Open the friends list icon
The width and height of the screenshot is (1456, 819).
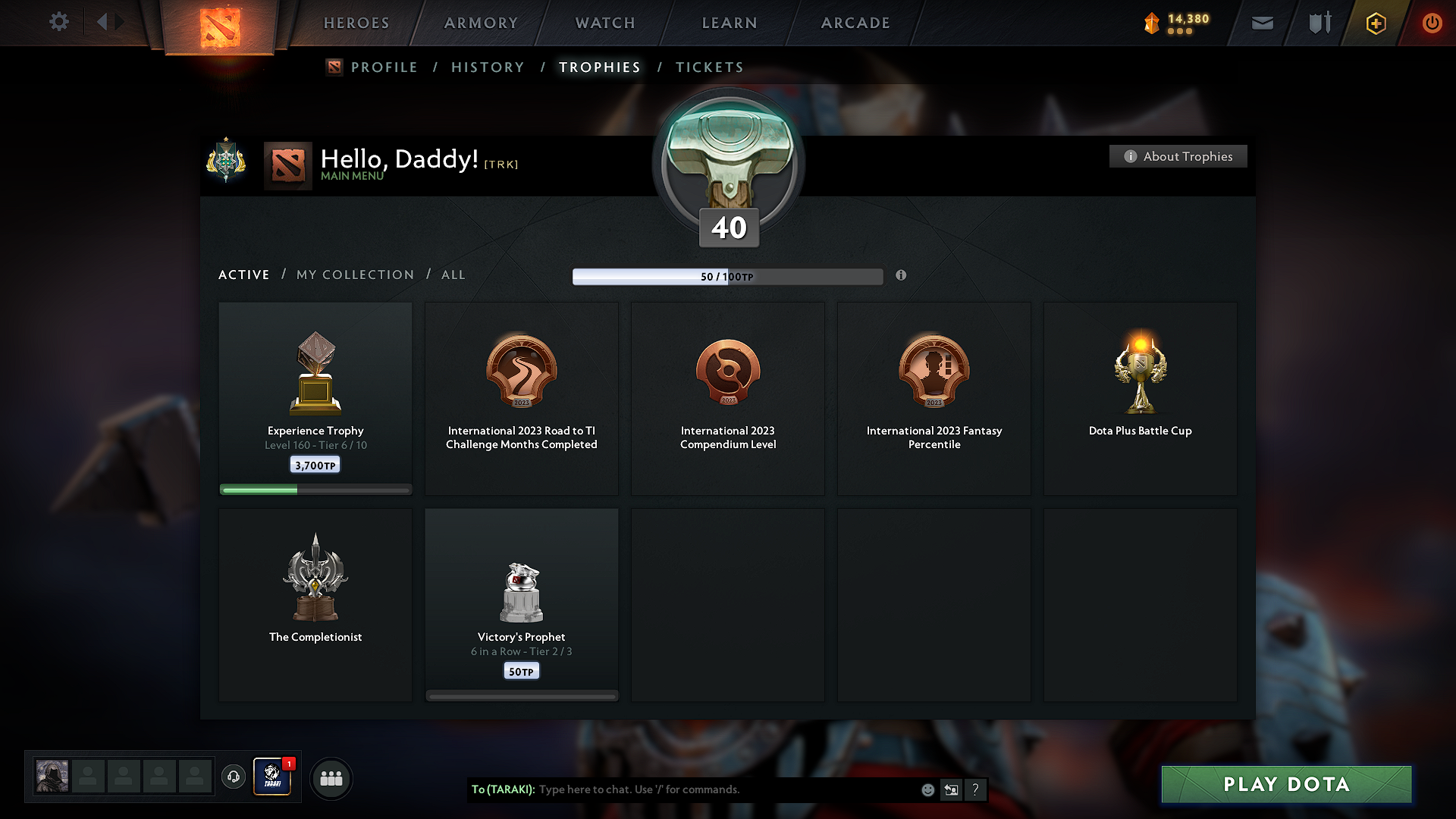(331, 778)
